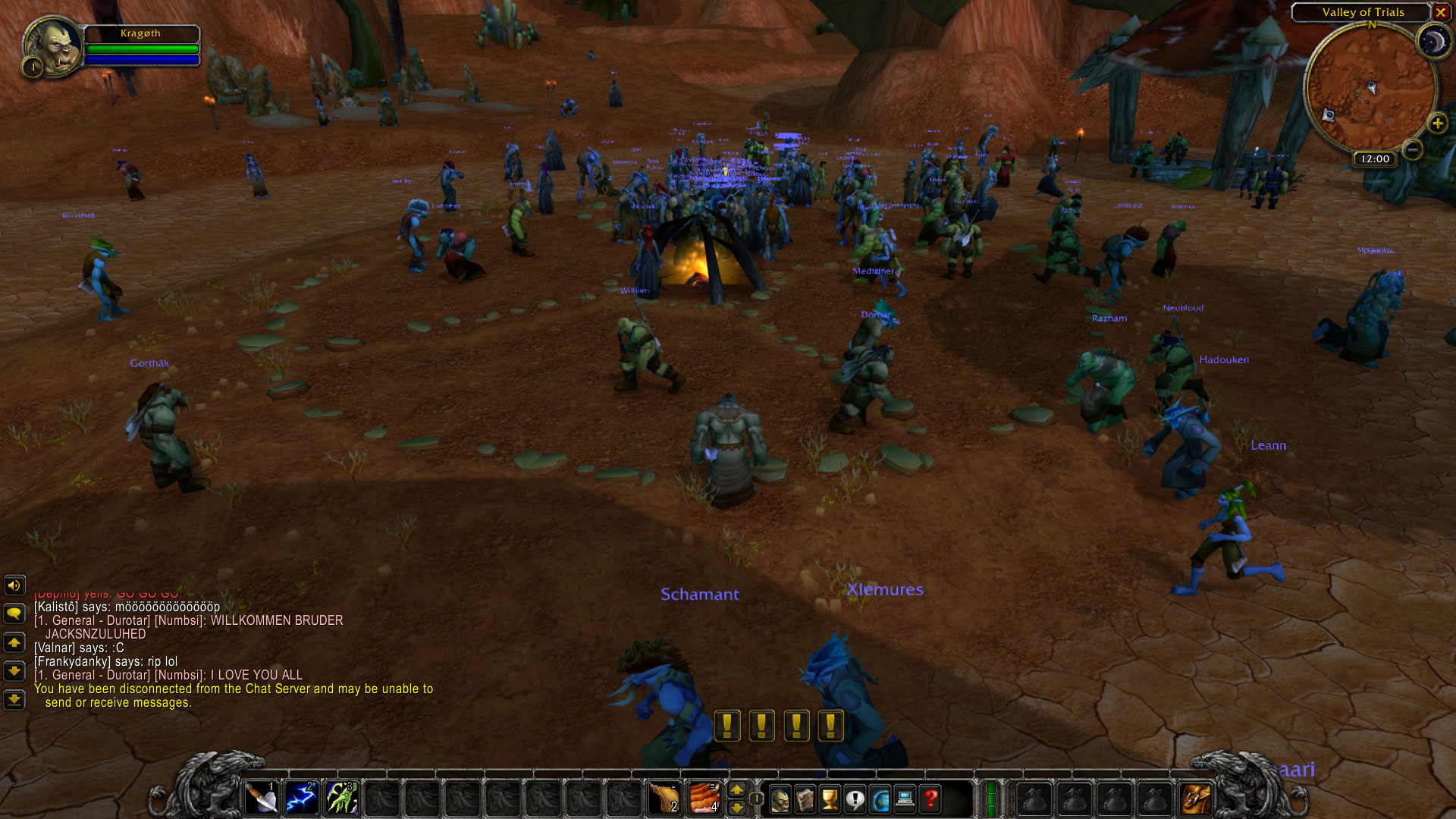This screenshot has height=819, width=1456.
Task: Eat the meat food item
Action: 704,799
